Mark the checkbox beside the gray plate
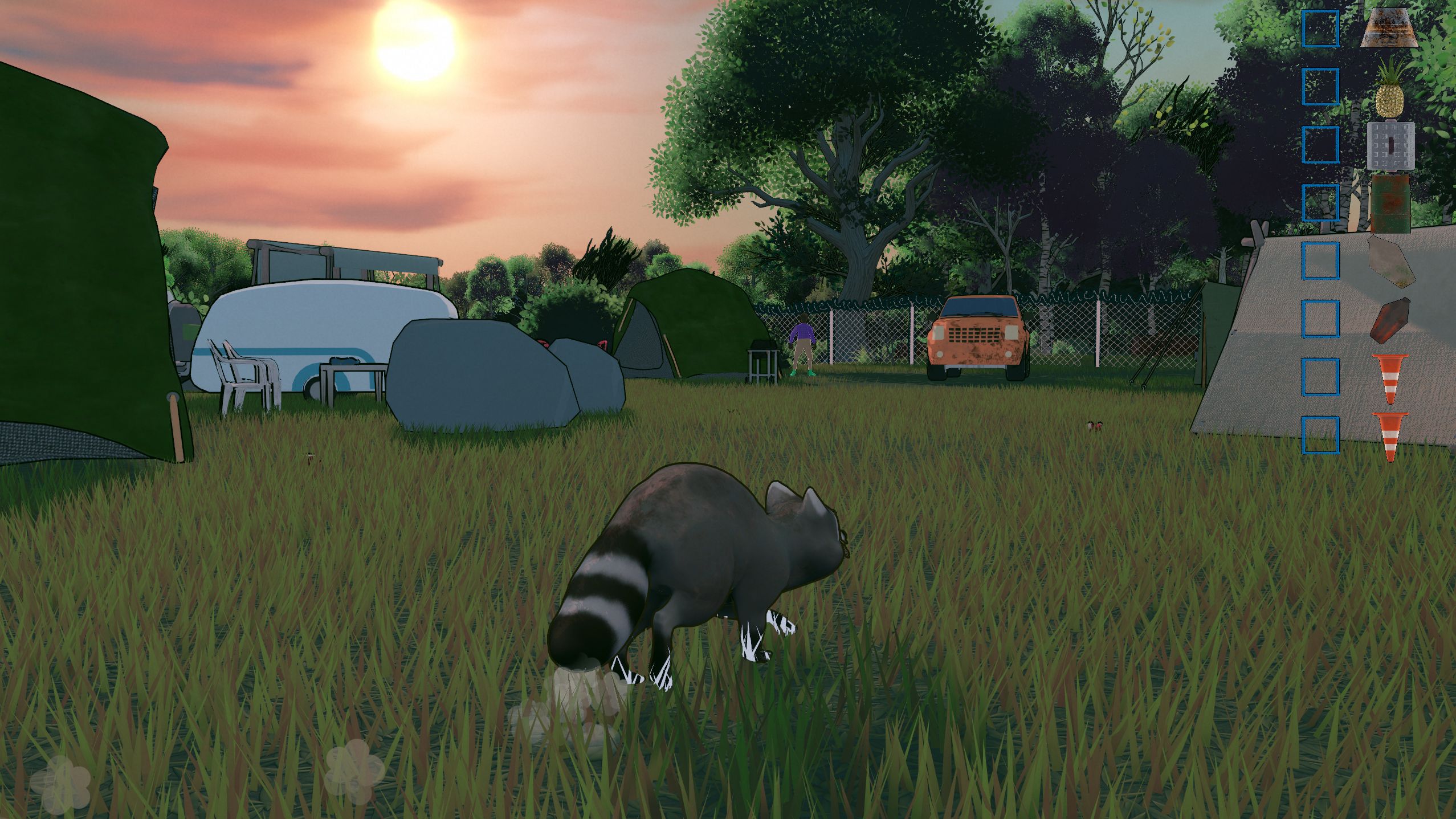The width and height of the screenshot is (1456, 819). coord(1320,144)
